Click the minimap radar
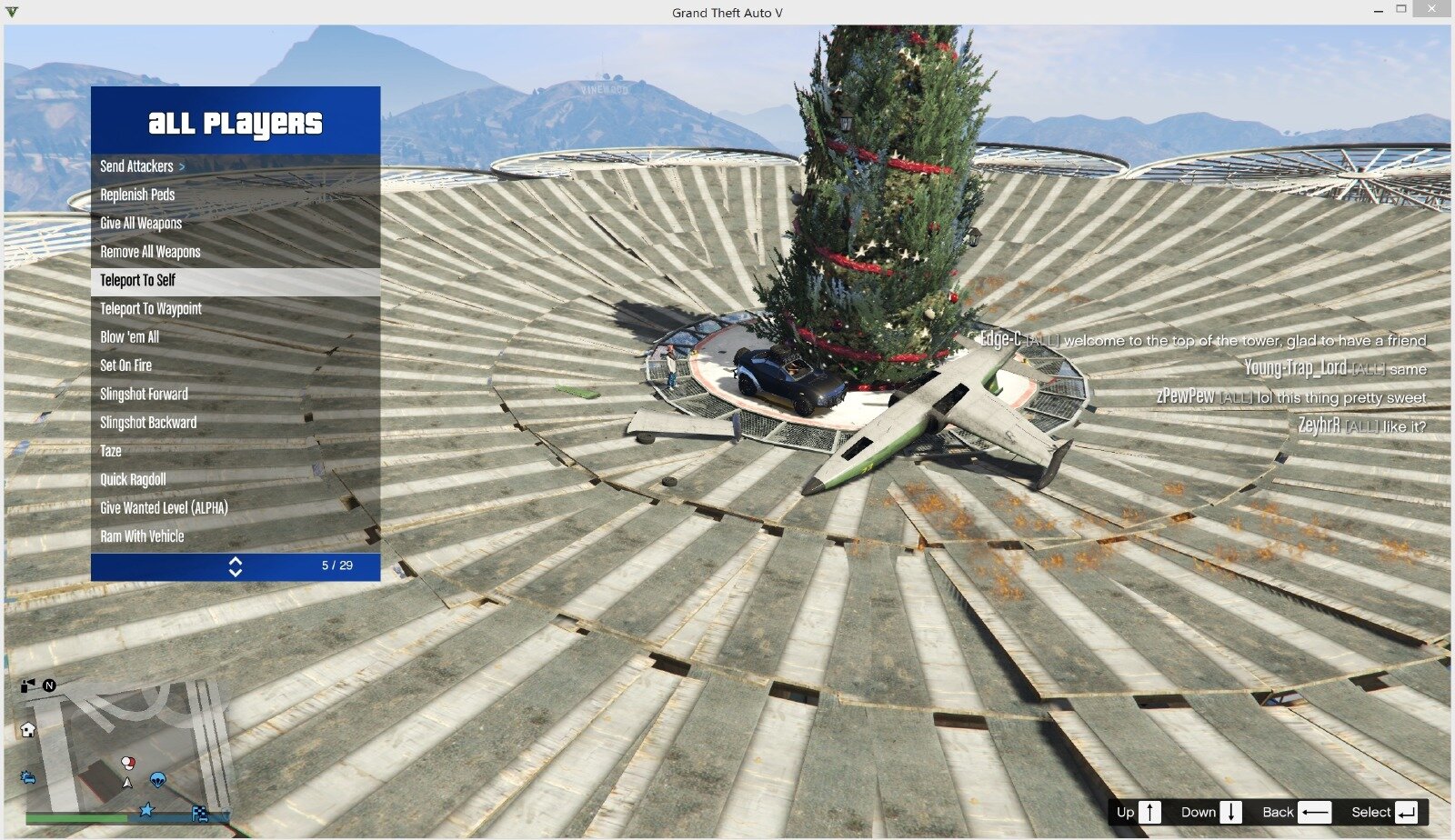1455x840 pixels. tap(127, 745)
